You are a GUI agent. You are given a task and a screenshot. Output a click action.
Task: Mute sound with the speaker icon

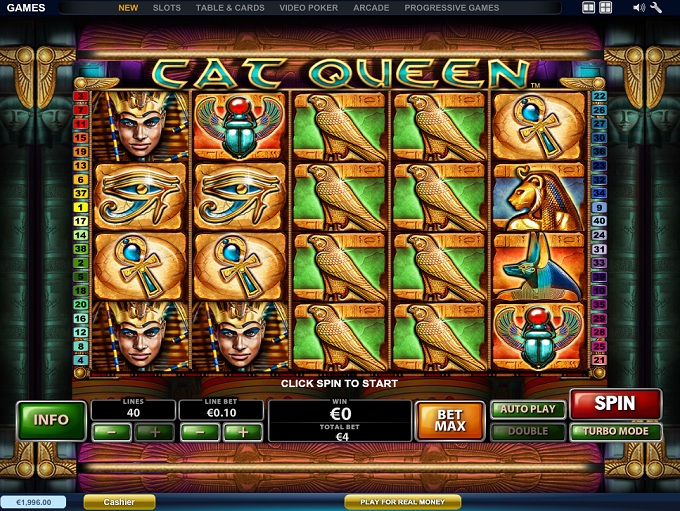pos(638,8)
